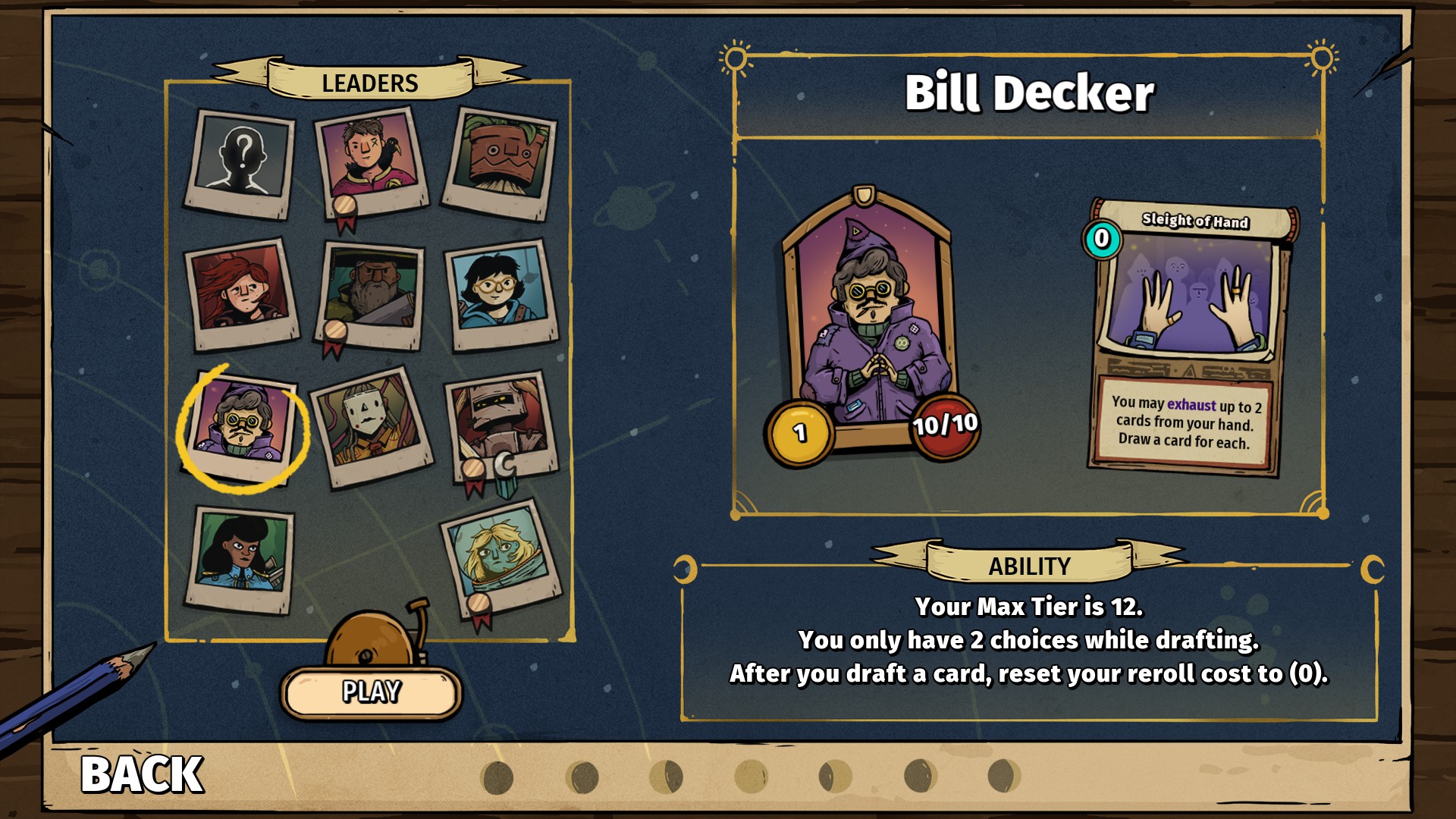Pick the wooden tiki mask leader
This screenshot has height=819, width=1456.
tap(500, 162)
